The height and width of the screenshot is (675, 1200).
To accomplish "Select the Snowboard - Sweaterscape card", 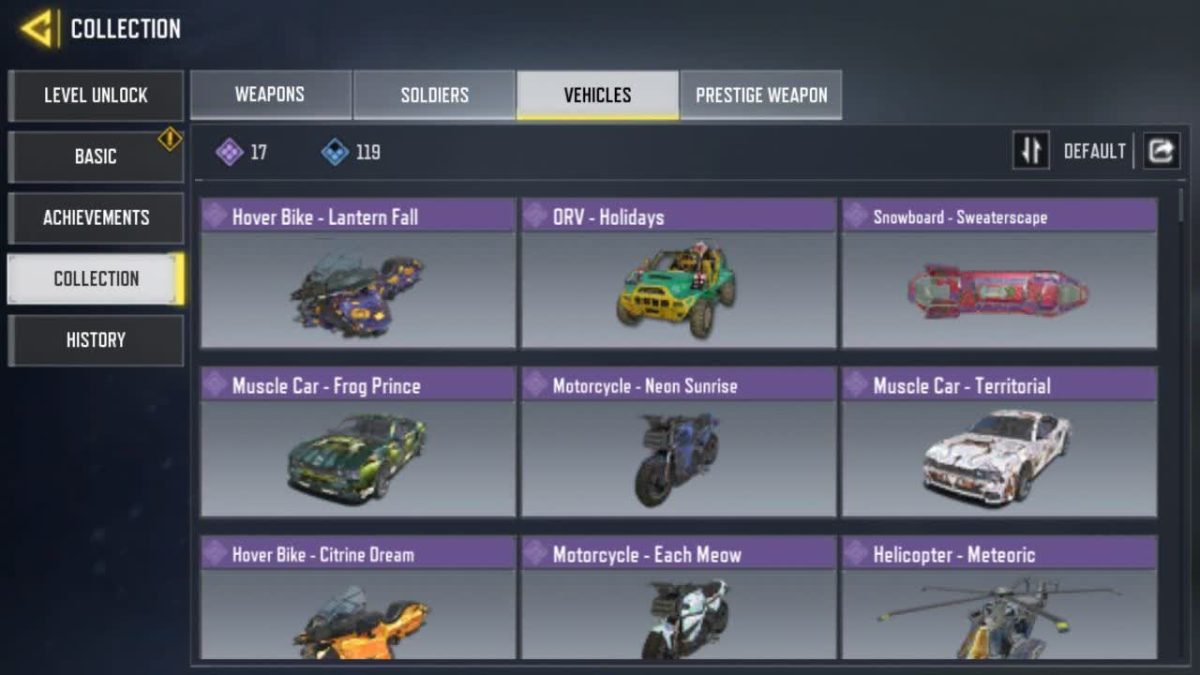I will (999, 274).
